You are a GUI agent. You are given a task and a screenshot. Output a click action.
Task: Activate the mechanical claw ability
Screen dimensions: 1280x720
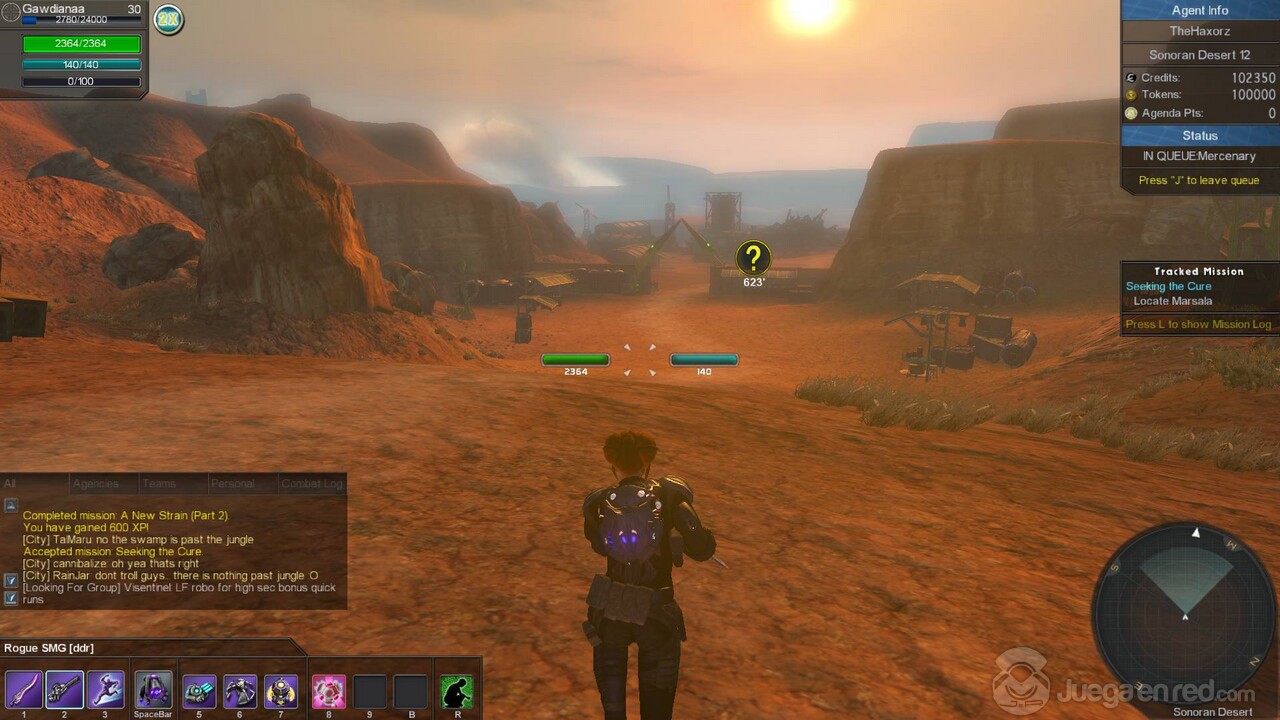click(240, 691)
